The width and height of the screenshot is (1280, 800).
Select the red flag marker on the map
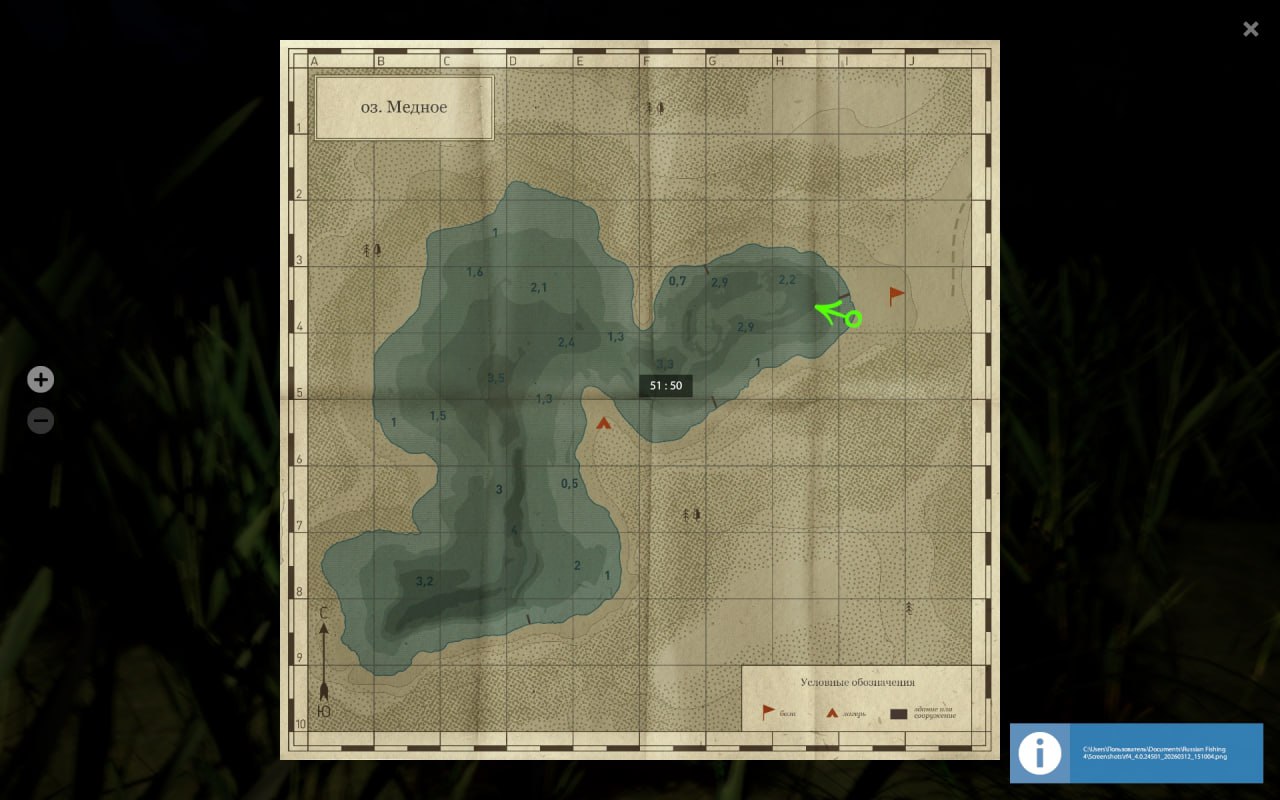coord(896,295)
